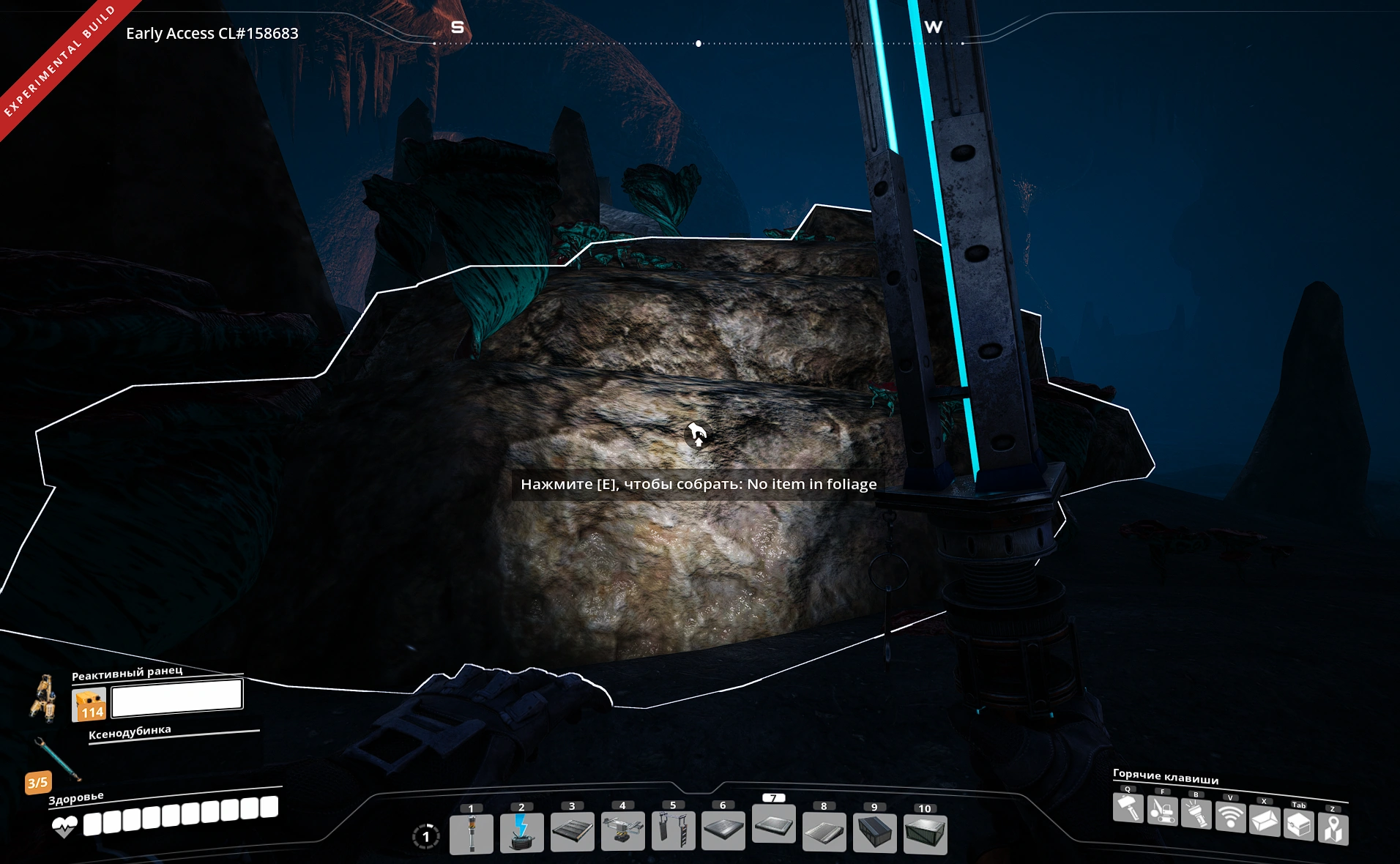Screen dimensions: 1400x864
Task: Activate the dismantle excavator icon
Action: coord(1162,811)
